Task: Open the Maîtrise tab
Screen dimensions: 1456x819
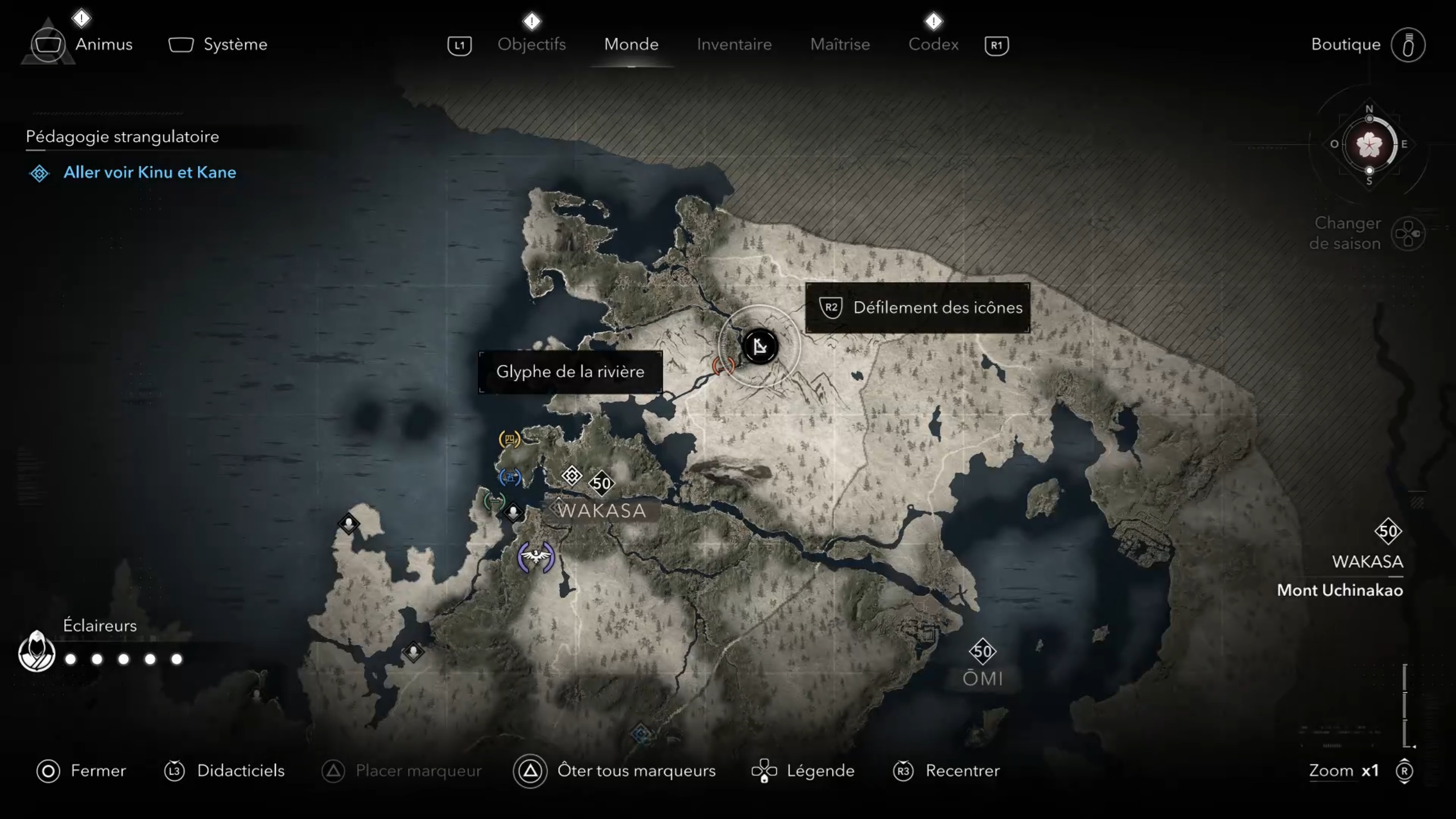Action: [840, 44]
